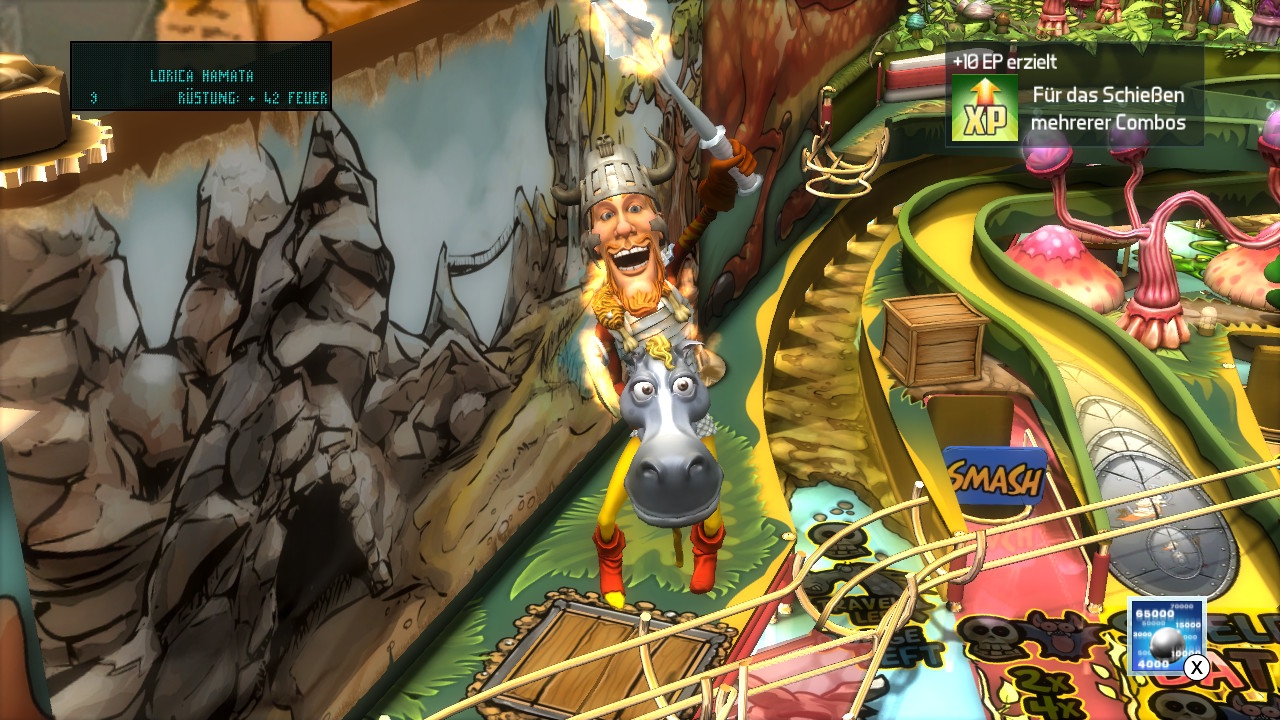Viewport: 1280px width, 720px height.
Task: Click the green XP notification icon
Action: (984, 109)
